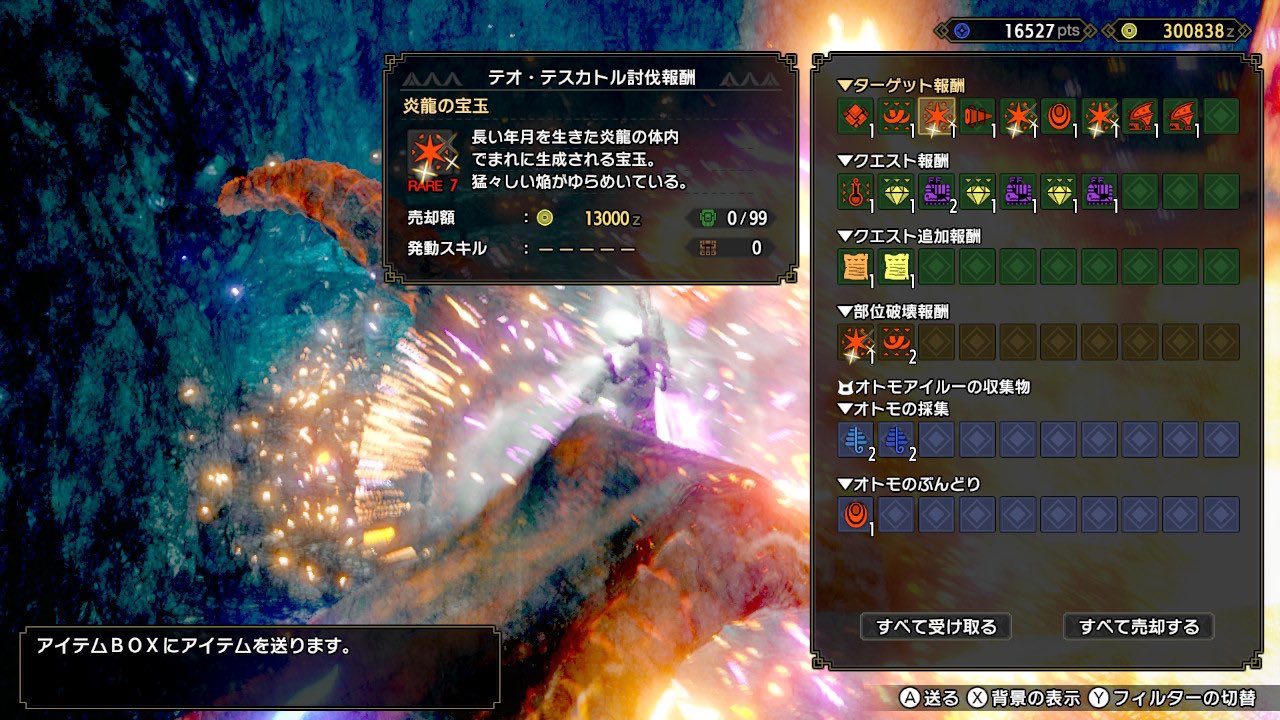This screenshot has width=1280, height=720.
Task: Click the mane item in オトモのぶんどり row
Action: pos(854,515)
